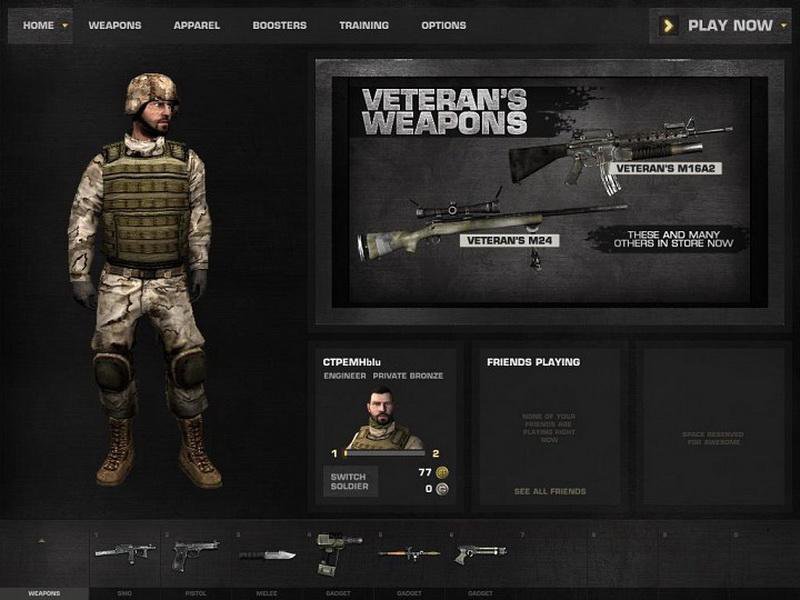Select the soldier portrait in the profile panel

385,420
